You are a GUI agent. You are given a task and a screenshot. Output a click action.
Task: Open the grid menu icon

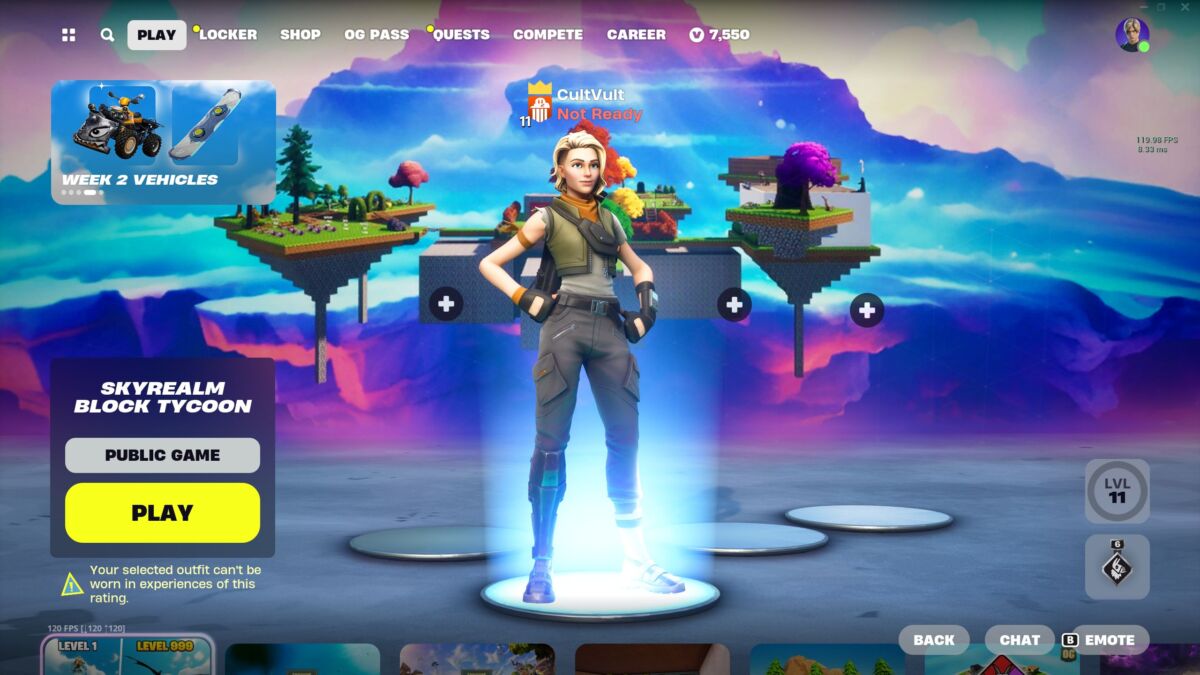coord(68,35)
